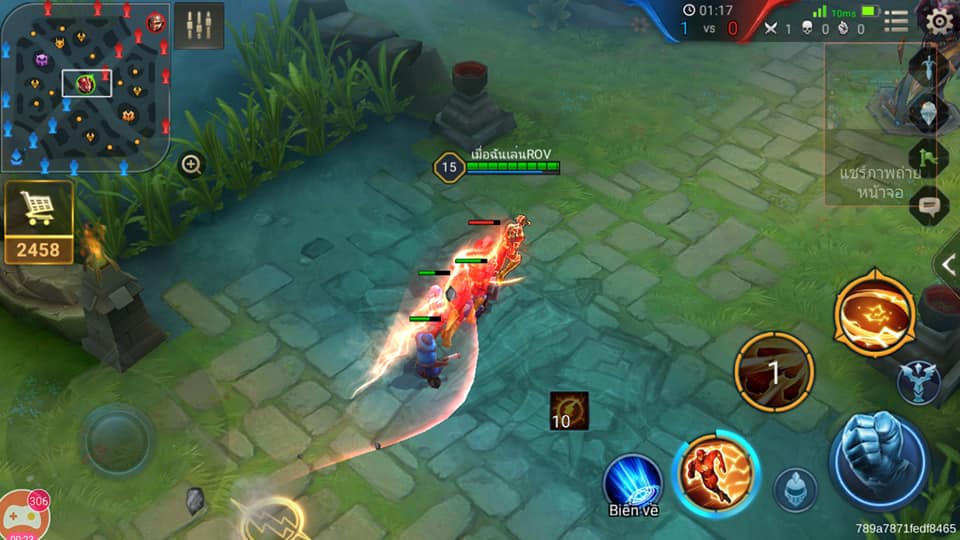Viewport: 960px width, 540px height.
Task: Send the sword attack signal
Action: [929, 66]
